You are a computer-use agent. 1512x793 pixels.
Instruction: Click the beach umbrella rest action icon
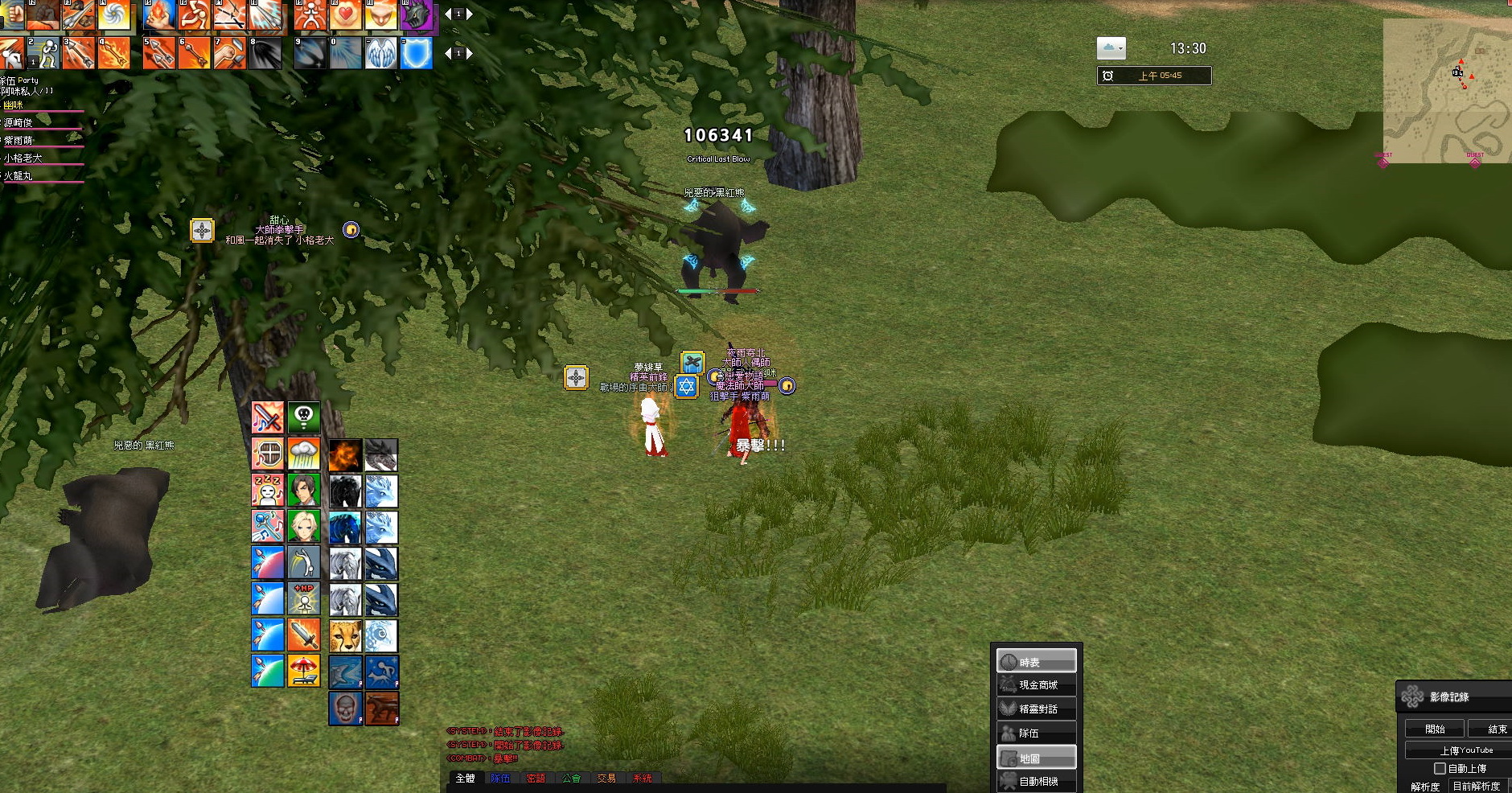[x=303, y=671]
